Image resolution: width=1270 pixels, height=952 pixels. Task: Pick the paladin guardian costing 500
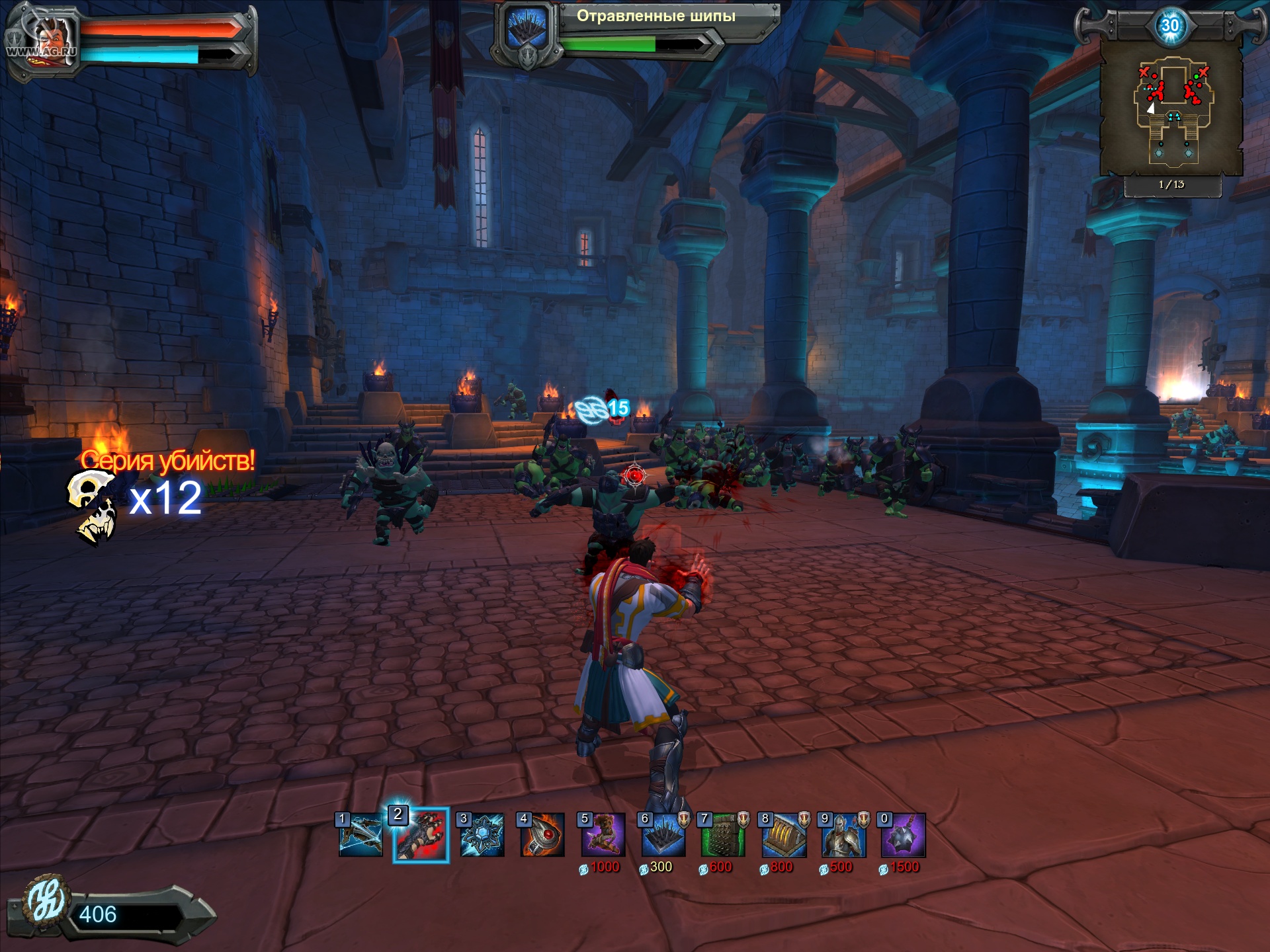844,836
